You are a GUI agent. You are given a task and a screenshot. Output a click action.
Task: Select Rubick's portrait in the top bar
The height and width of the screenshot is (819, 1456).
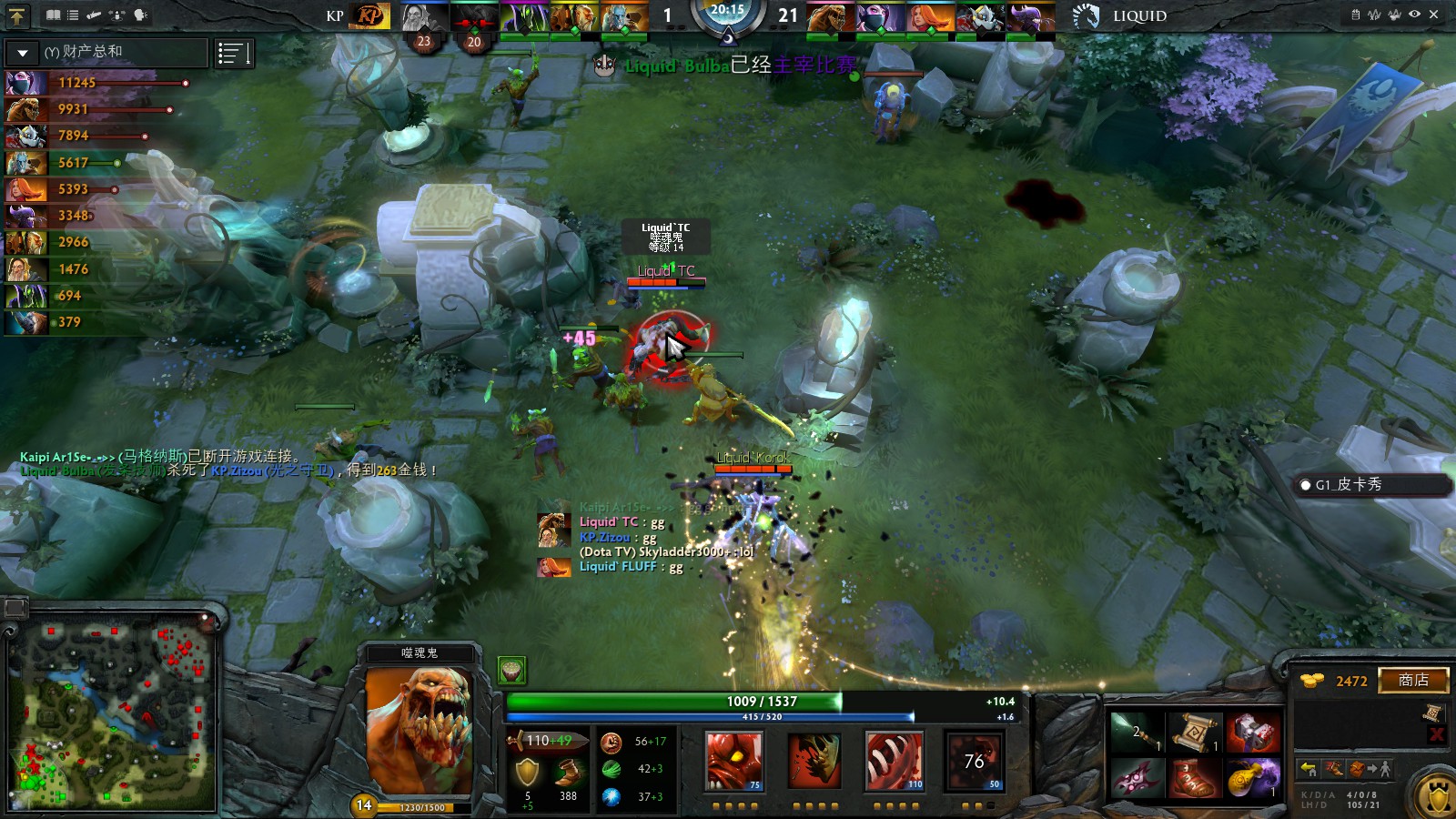[x=523, y=16]
